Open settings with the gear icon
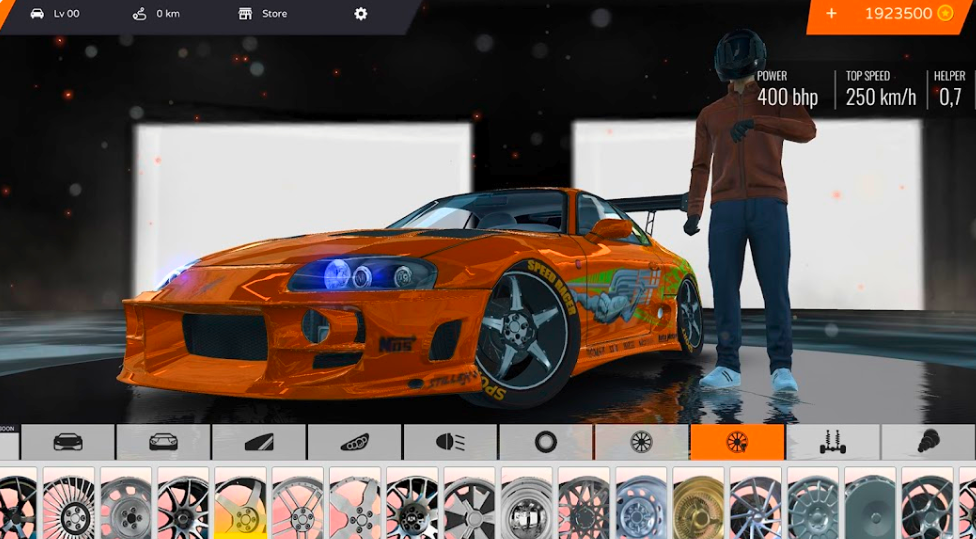976x539 pixels. pos(361,14)
